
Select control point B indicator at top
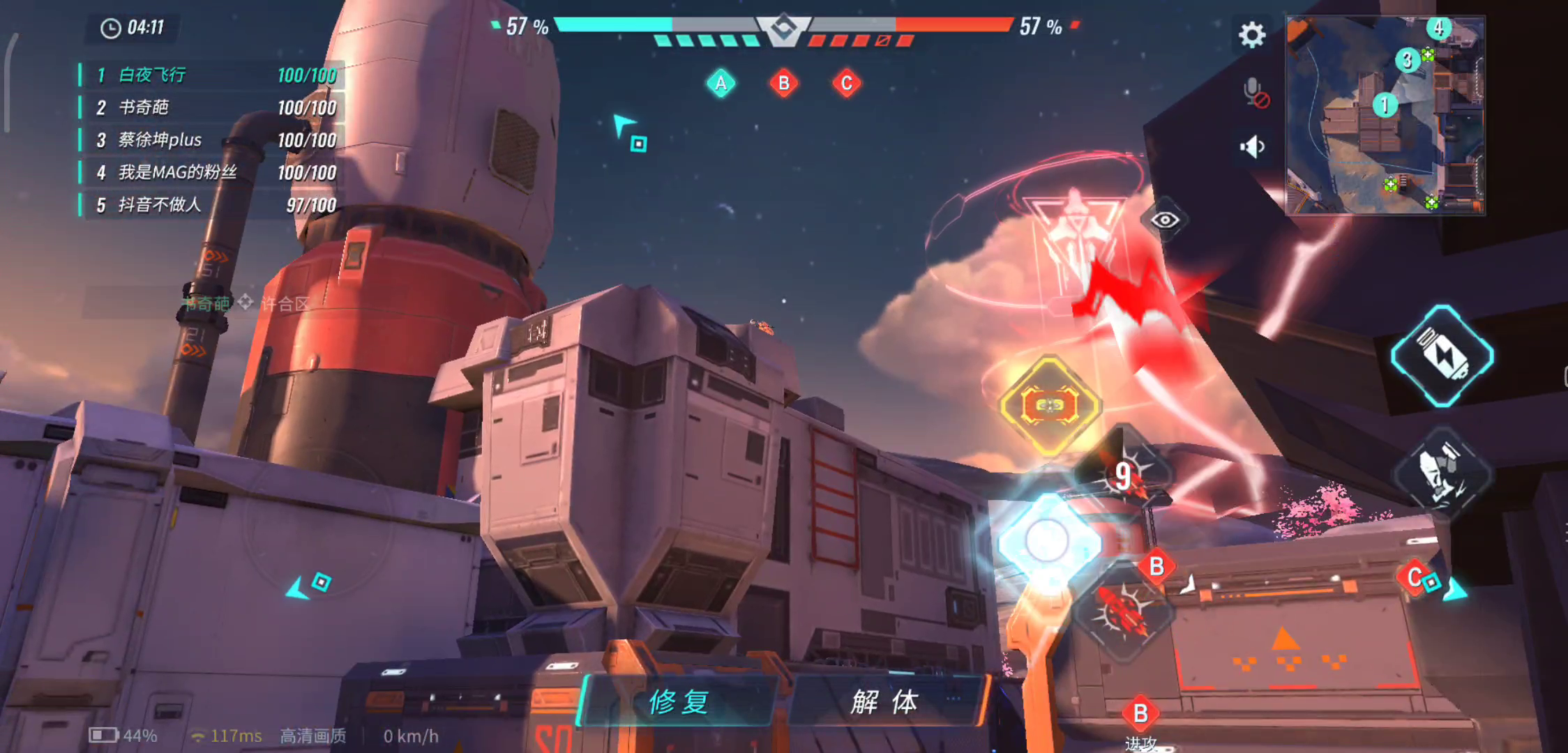783,84
